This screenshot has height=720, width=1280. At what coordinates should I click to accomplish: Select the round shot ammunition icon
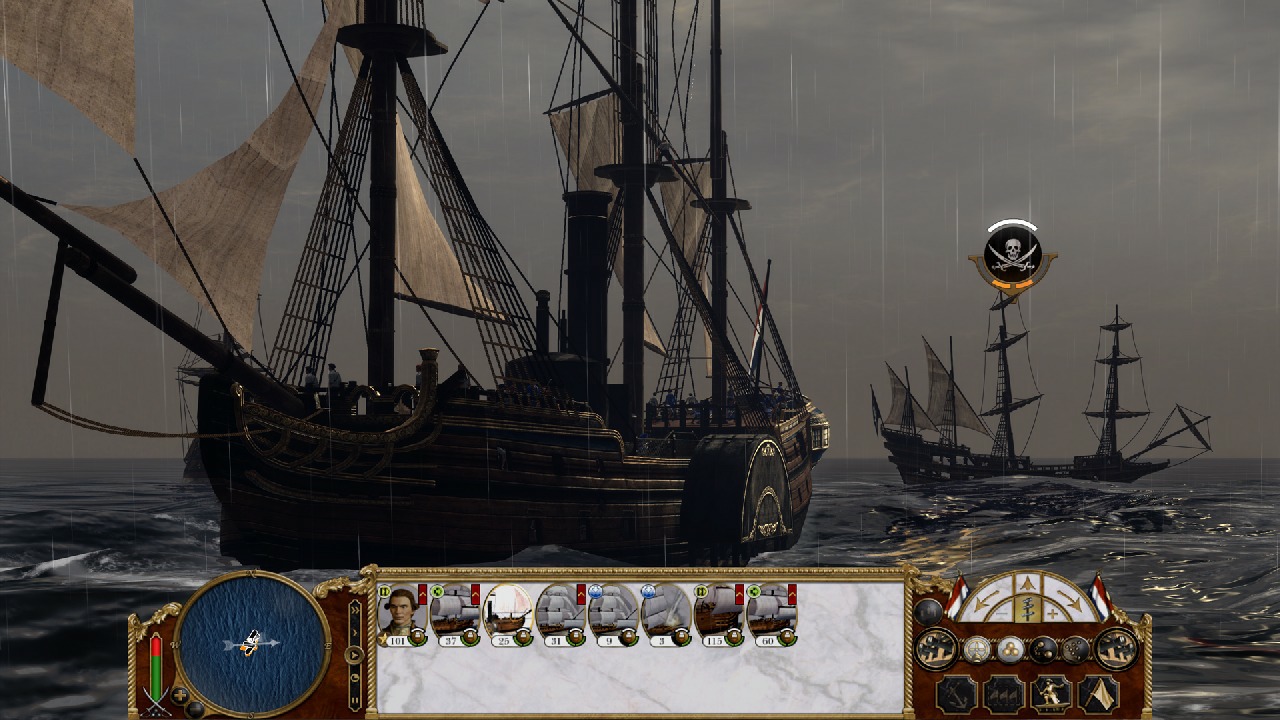point(1011,649)
